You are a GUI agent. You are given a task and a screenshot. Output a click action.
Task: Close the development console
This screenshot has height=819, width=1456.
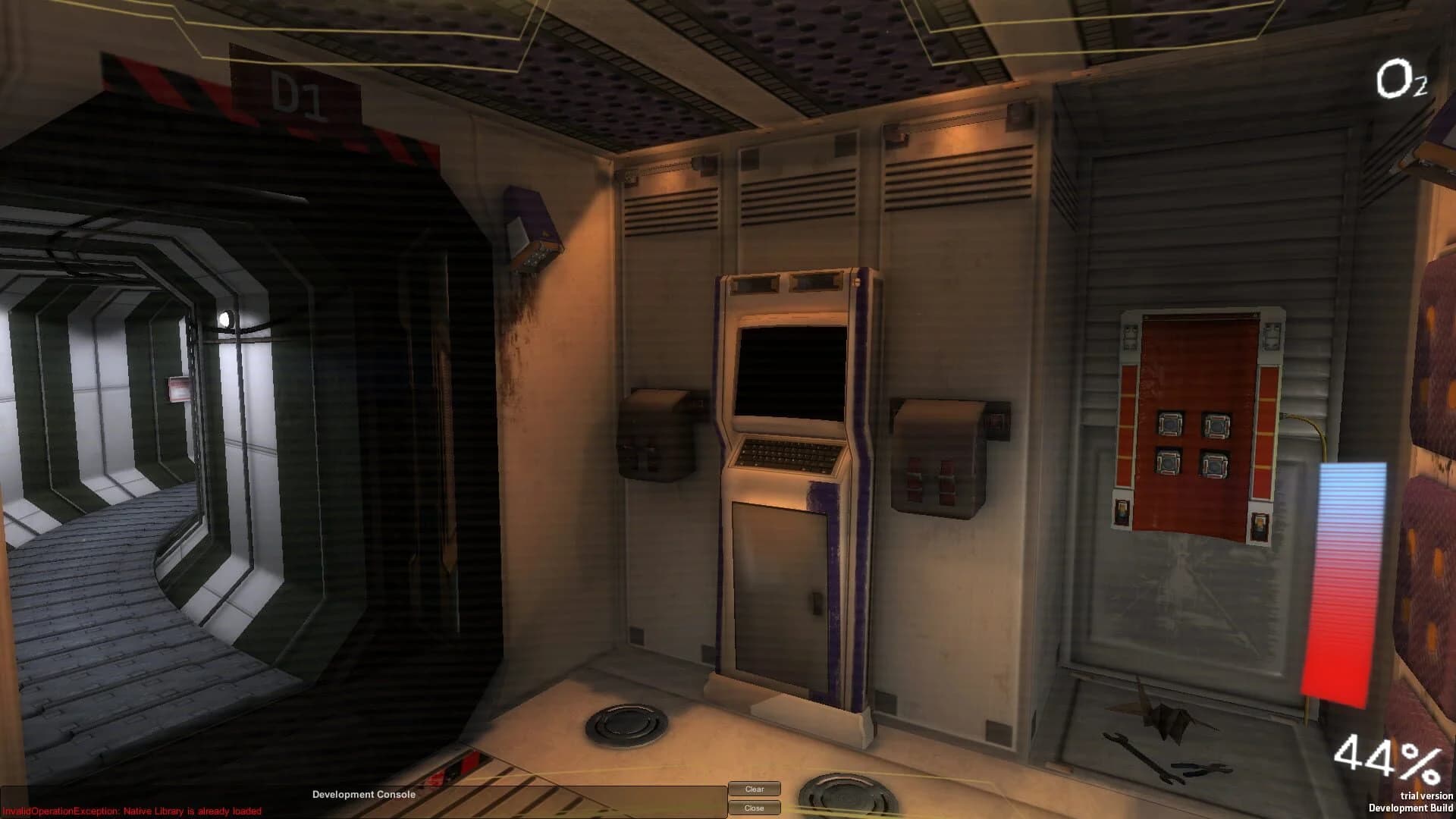(755, 808)
